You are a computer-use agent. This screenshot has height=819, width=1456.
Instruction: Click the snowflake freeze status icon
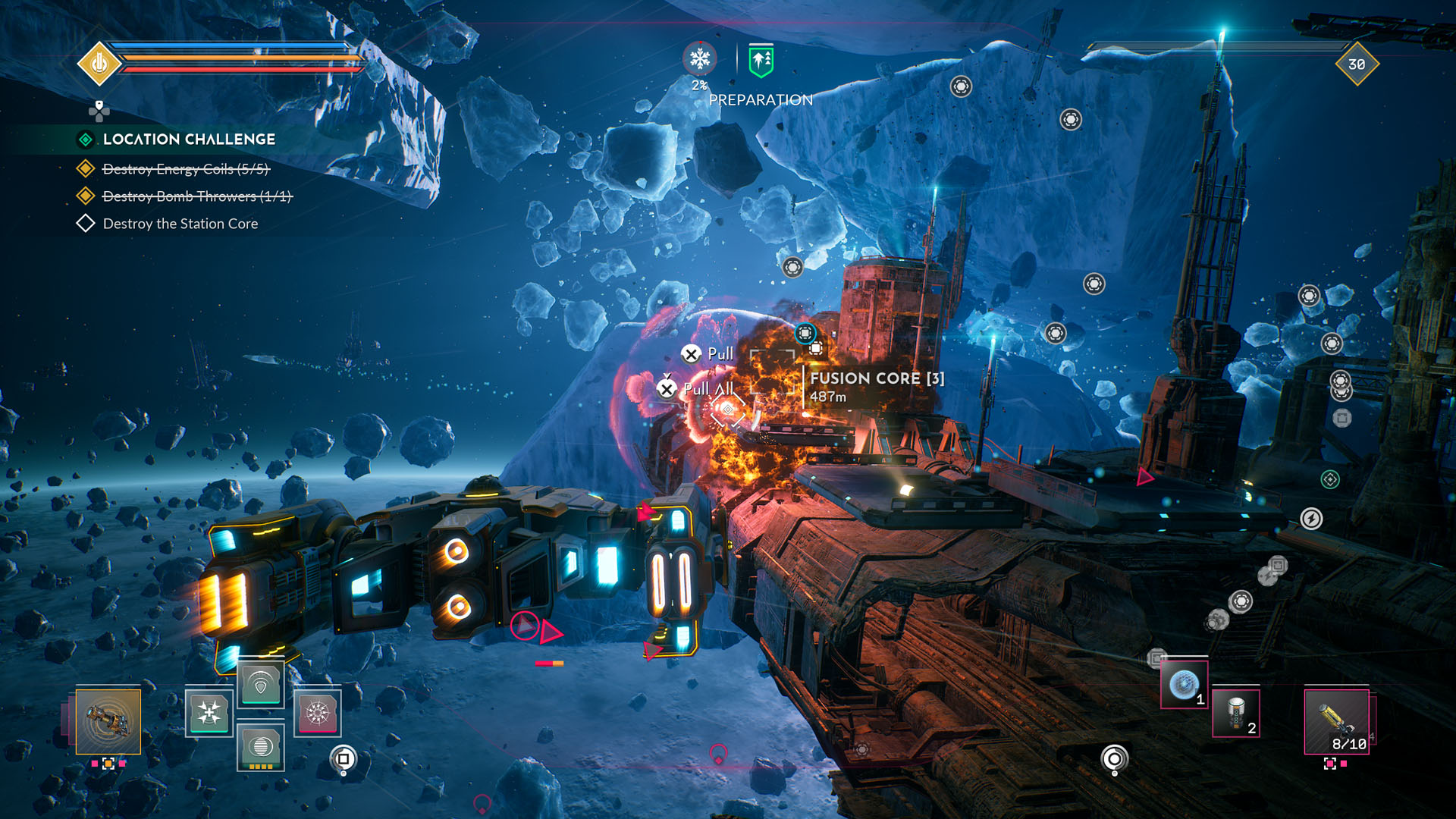point(699,59)
